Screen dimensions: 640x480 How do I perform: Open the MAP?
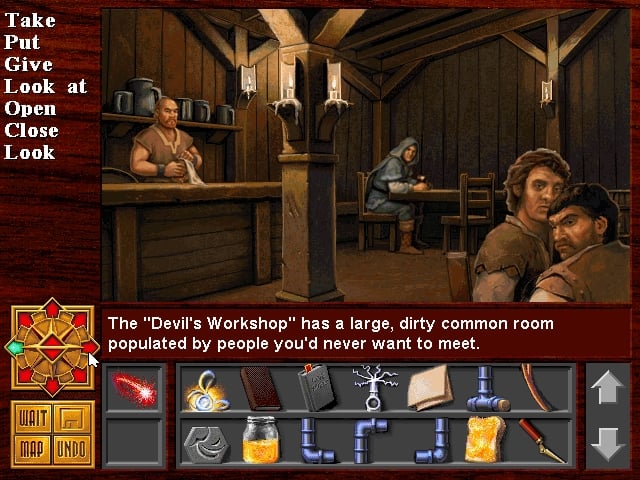tap(31, 447)
